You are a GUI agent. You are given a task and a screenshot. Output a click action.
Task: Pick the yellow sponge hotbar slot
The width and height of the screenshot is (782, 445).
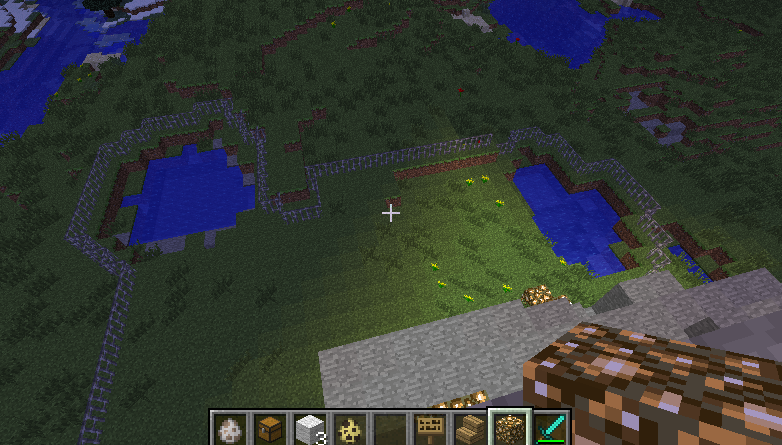click(x=349, y=430)
